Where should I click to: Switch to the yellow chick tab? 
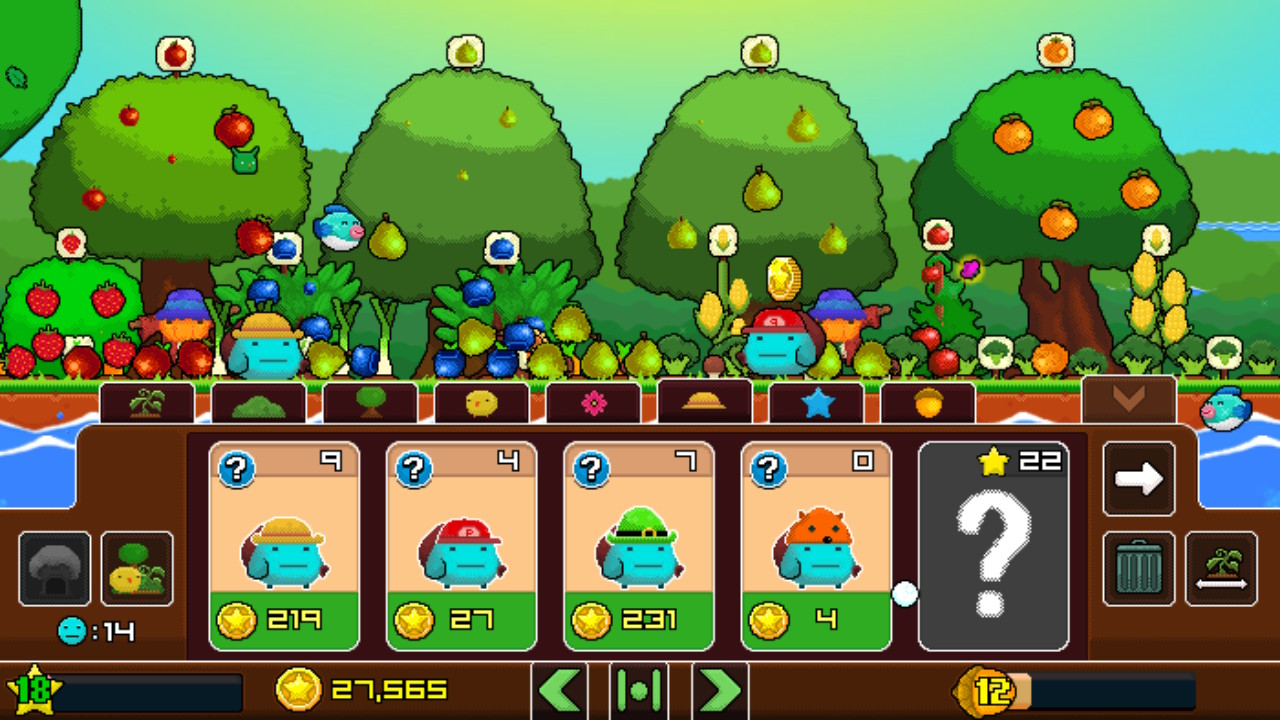click(482, 402)
